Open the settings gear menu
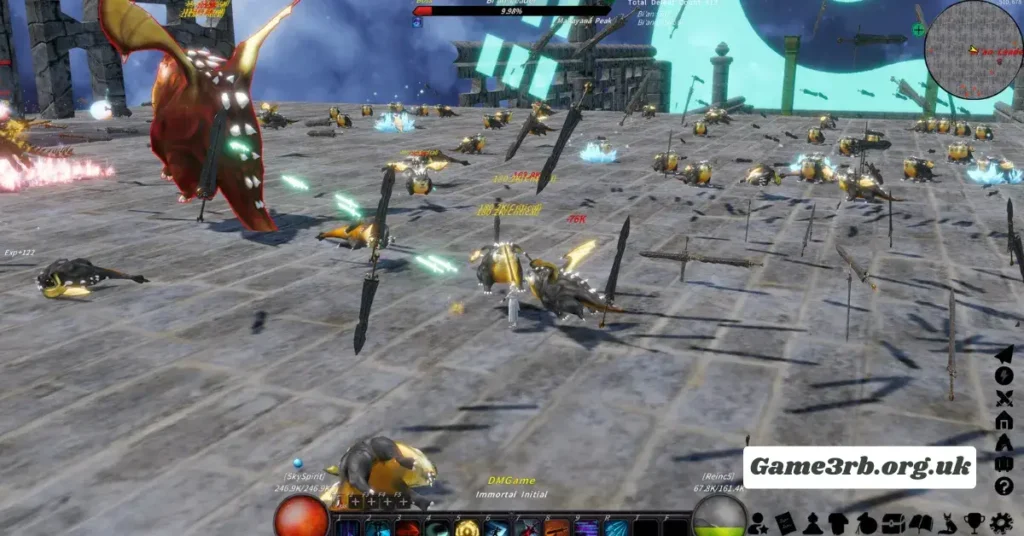The width and height of the screenshot is (1024, 536). [1001, 522]
